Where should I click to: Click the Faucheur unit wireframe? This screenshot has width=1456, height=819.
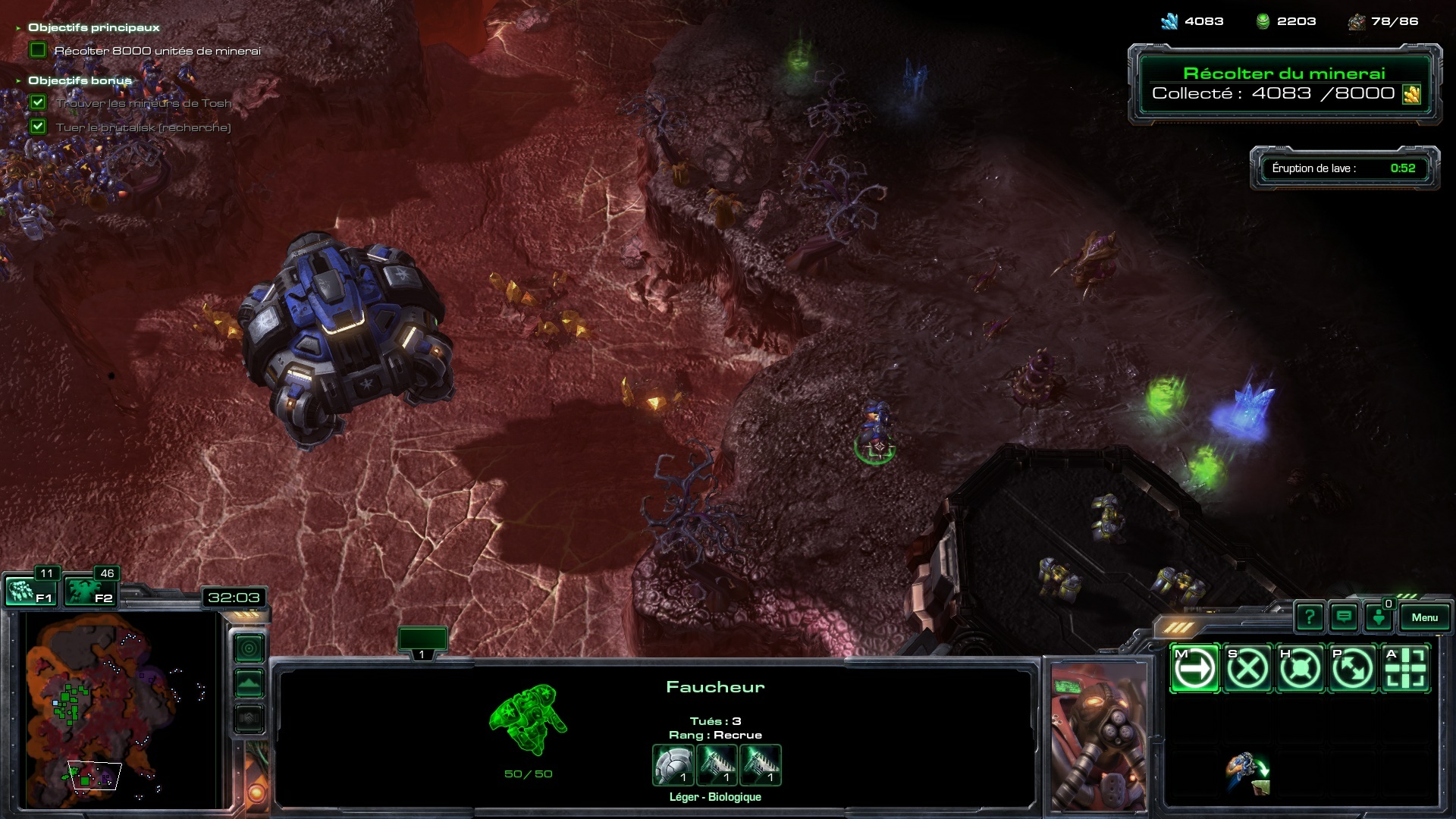point(529,719)
